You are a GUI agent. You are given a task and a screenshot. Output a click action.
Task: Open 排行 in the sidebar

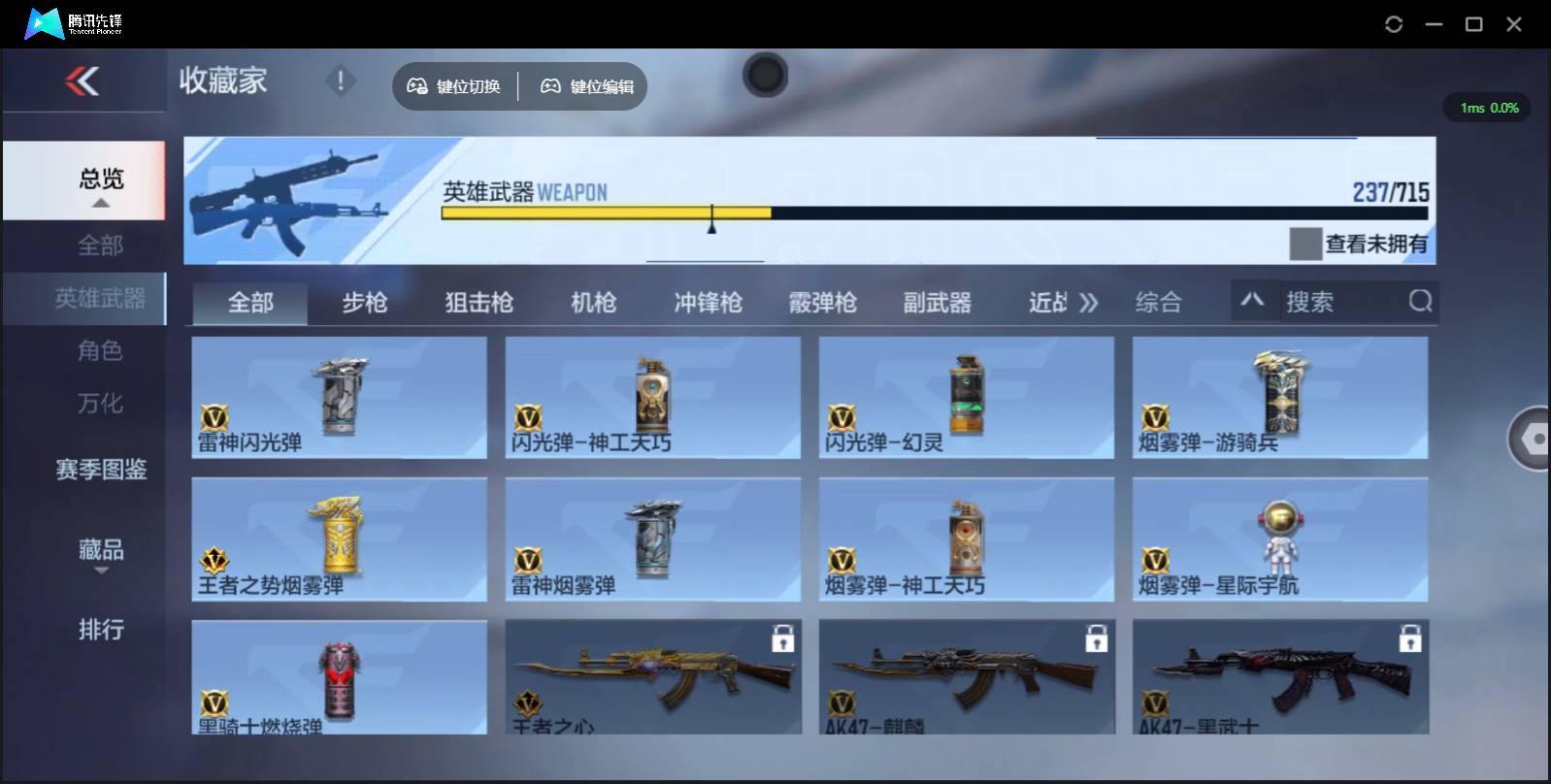coord(99,631)
